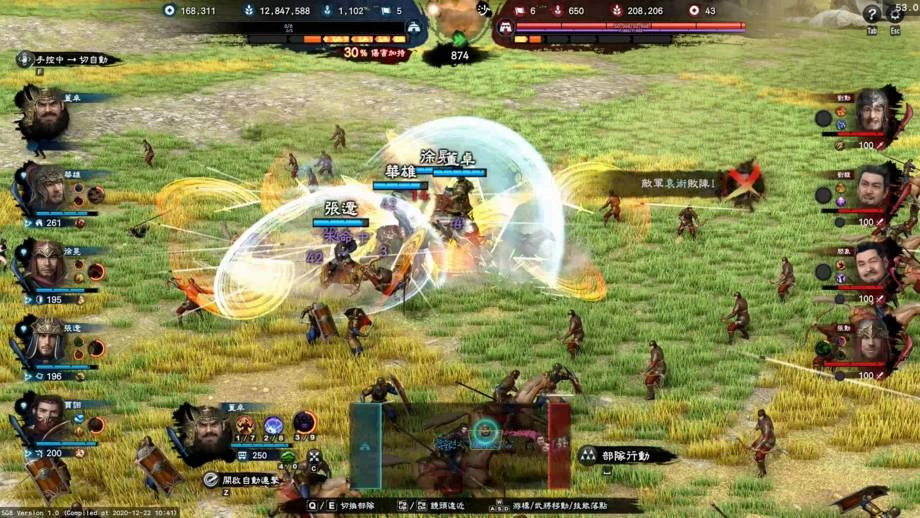Select the helmeted enemy general portrait at top right

[872, 112]
